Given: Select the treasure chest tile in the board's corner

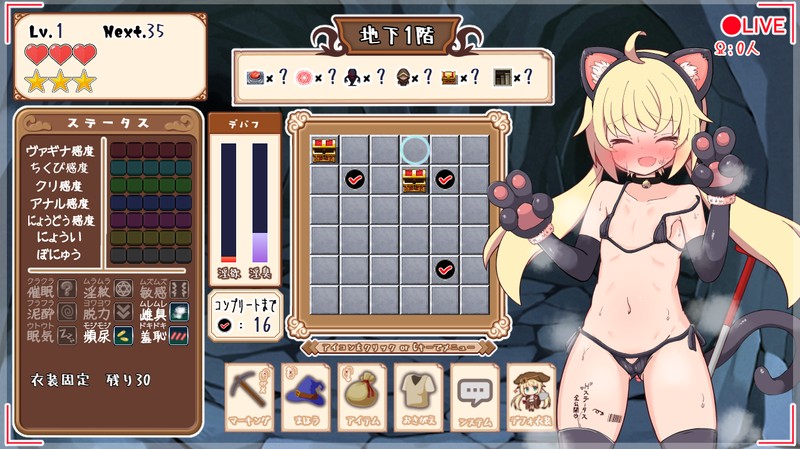Looking at the screenshot, I should click(324, 150).
